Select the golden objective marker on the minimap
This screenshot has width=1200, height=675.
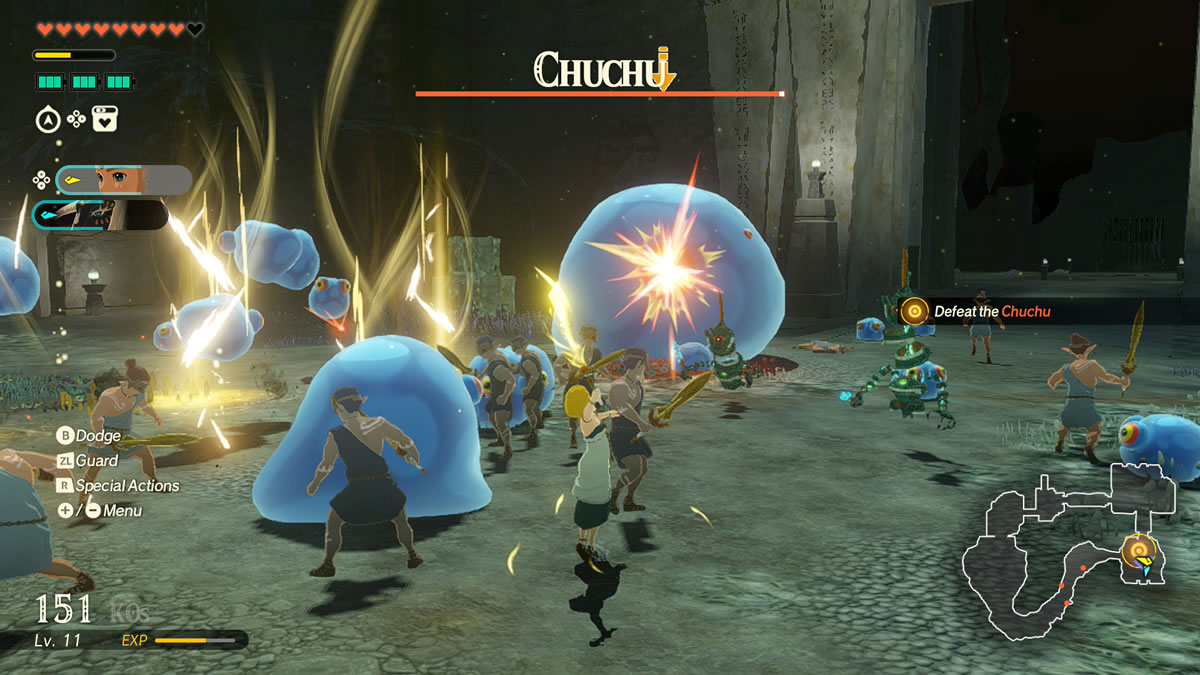pos(1138,548)
